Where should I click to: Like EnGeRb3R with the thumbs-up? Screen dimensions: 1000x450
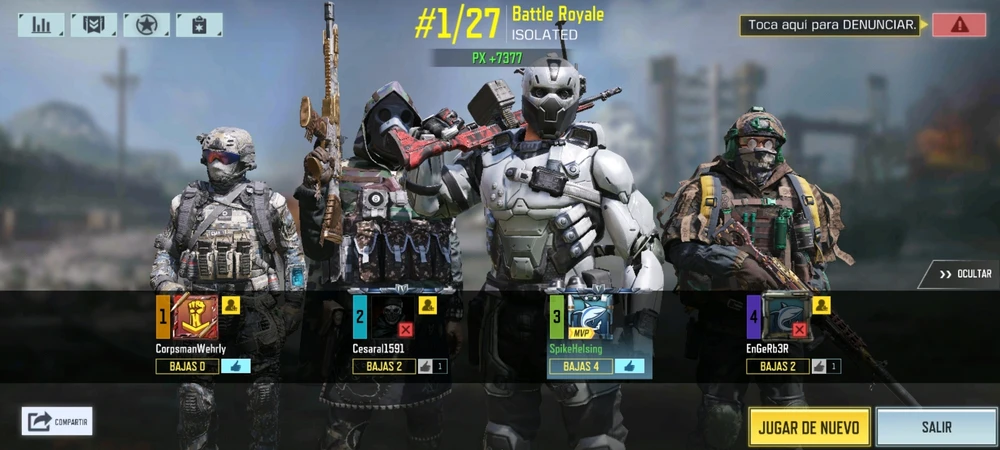point(819,366)
